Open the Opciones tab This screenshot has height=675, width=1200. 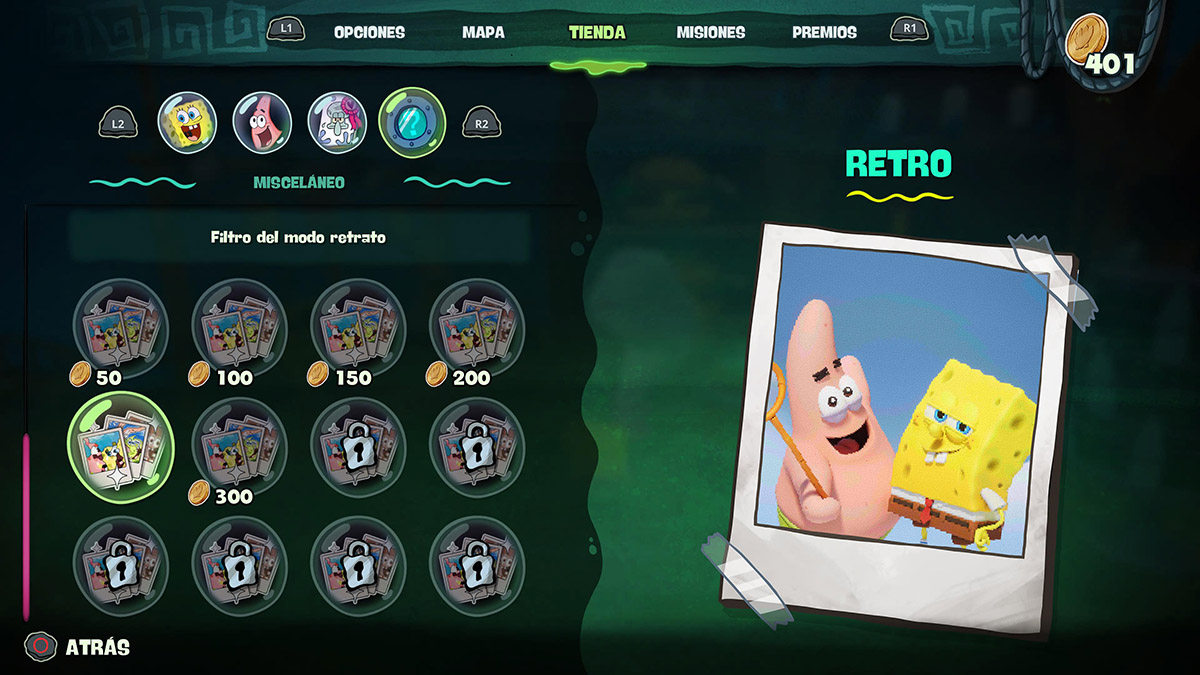pyautogui.click(x=369, y=32)
